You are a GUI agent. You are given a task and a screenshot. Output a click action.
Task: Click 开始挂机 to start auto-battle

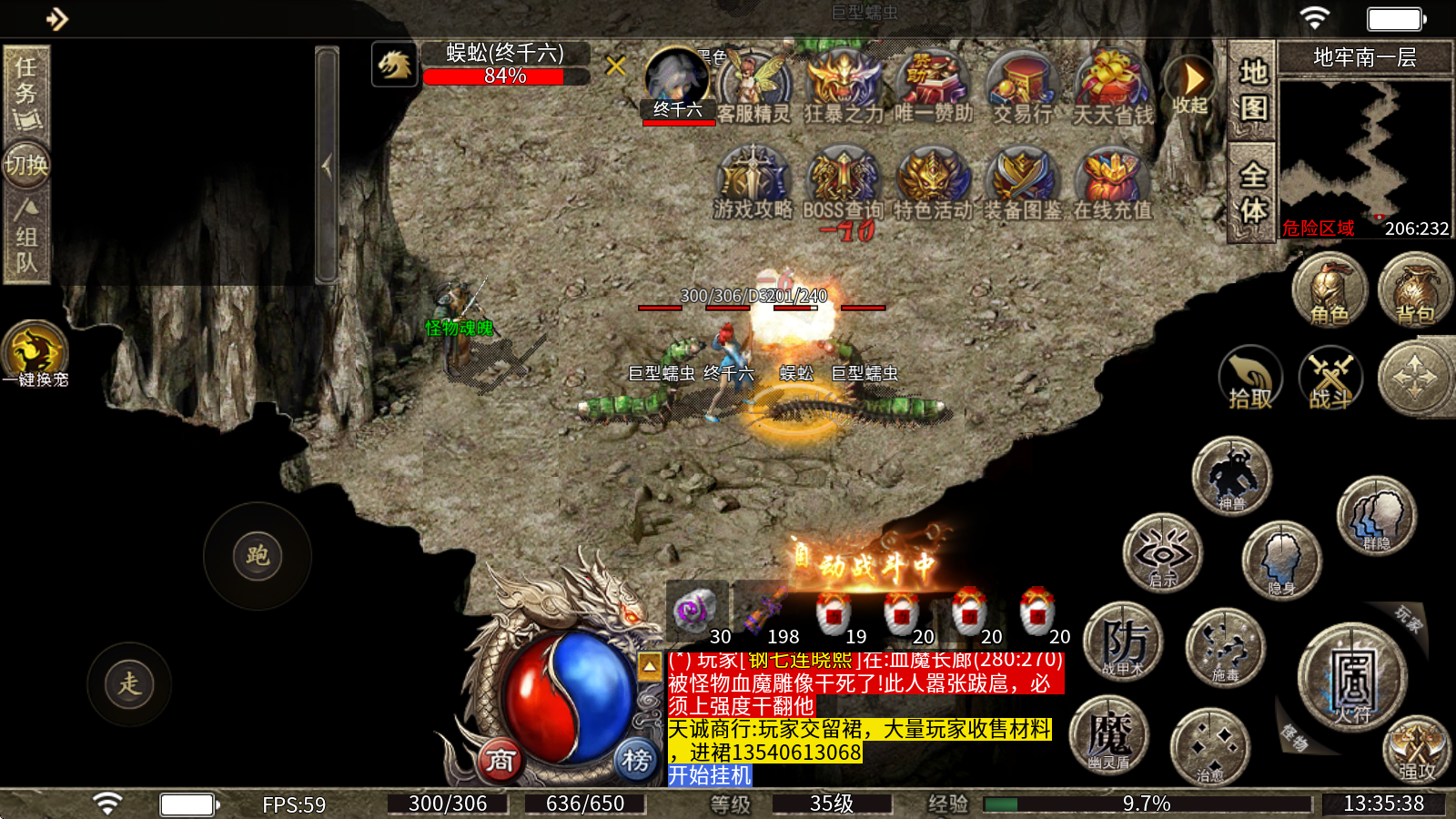pyautogui.click(x=710, y=775)
